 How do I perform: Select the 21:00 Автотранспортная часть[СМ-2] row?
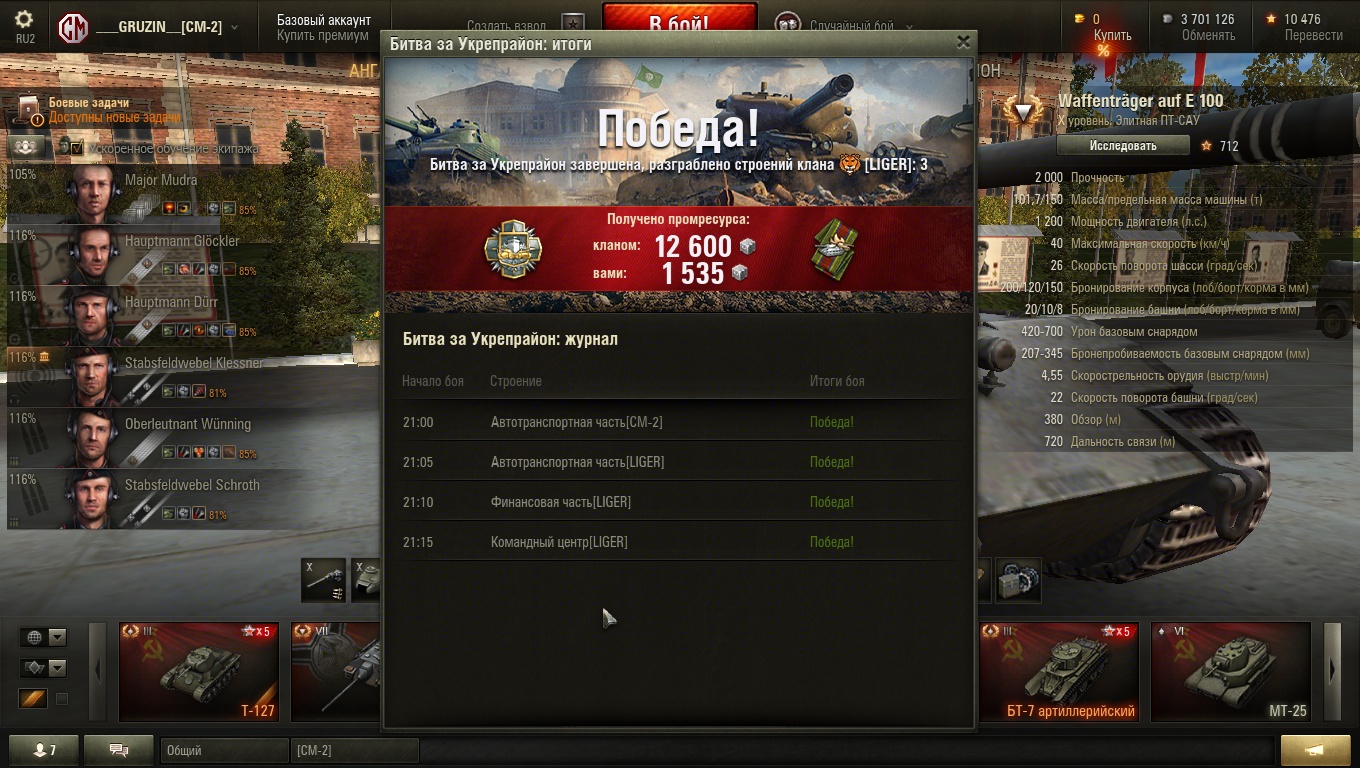point(678,422)
